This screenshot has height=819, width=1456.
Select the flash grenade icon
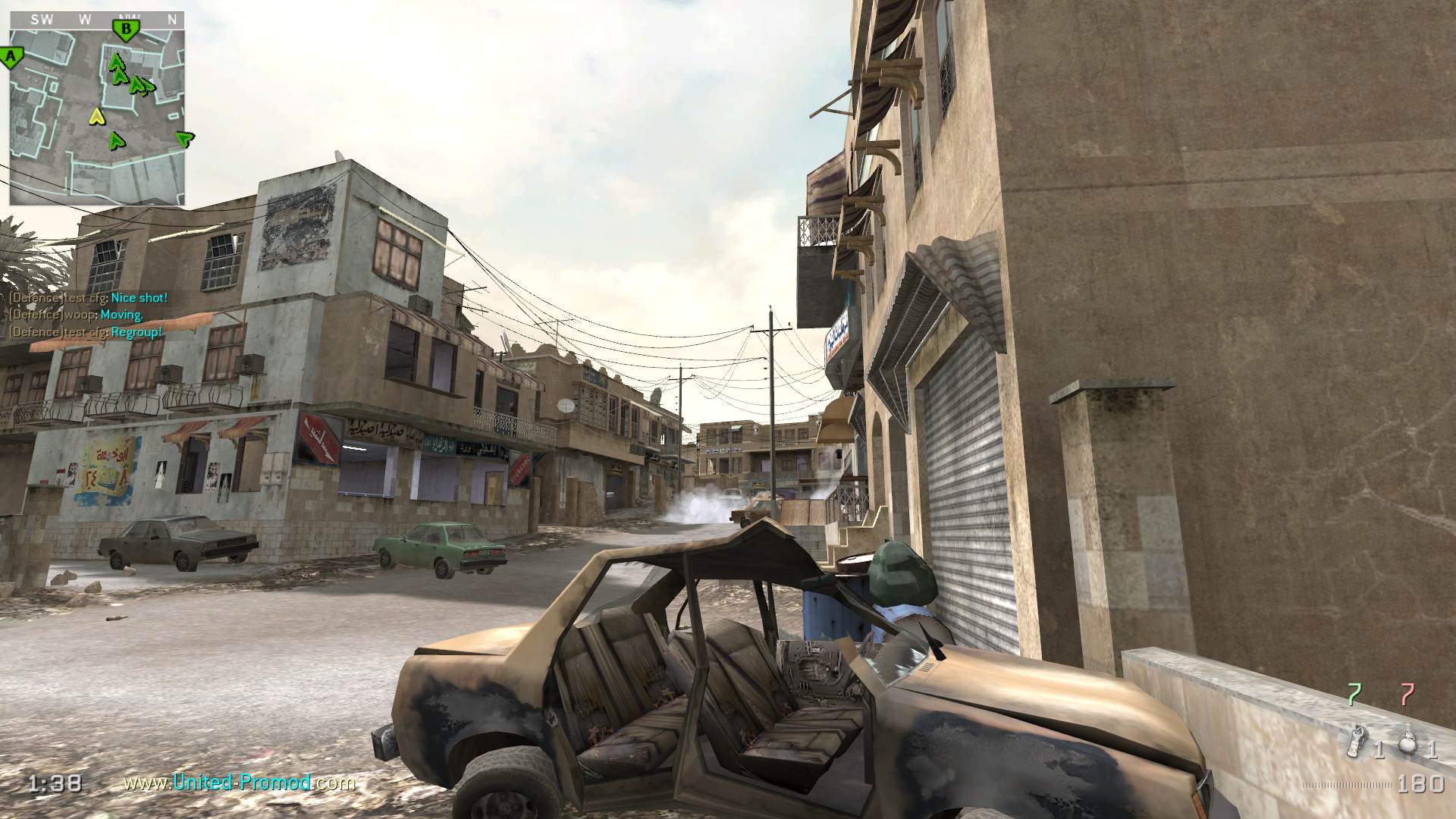coord(1355,741)
